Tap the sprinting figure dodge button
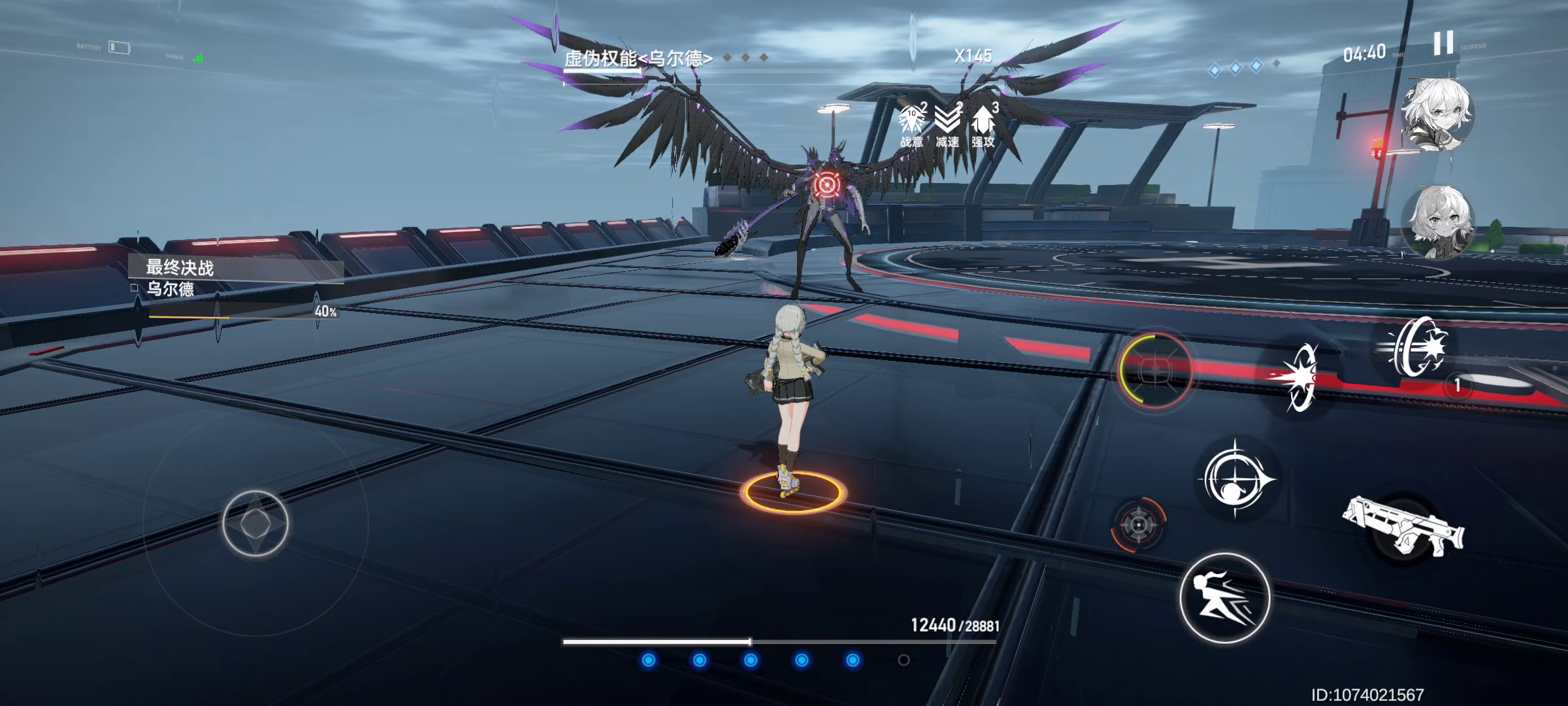Viewport: 1568px width, 706px height. coord(1224,598)
